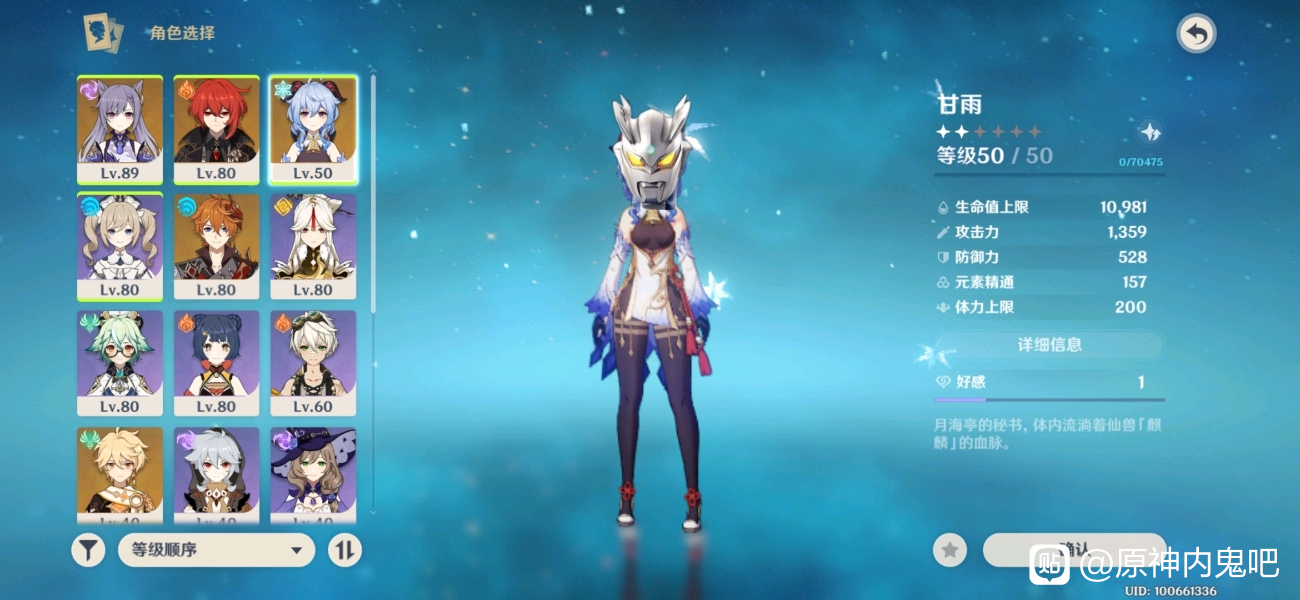The height and width of the screenshot is (600, 1300).
Task: Select the Bennett Lv.60 character card
Action: click(313, 363)
